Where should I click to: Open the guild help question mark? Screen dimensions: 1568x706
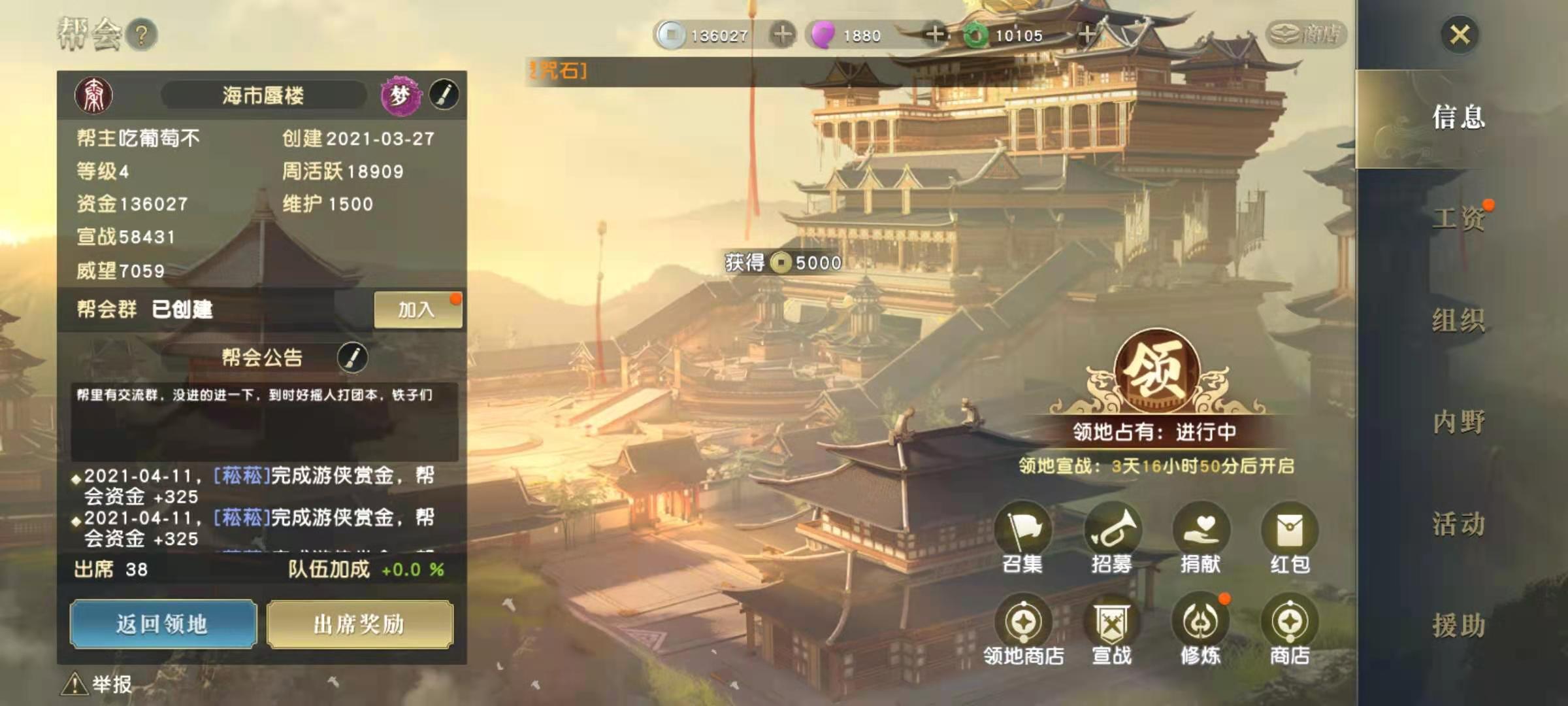[142, 35]
